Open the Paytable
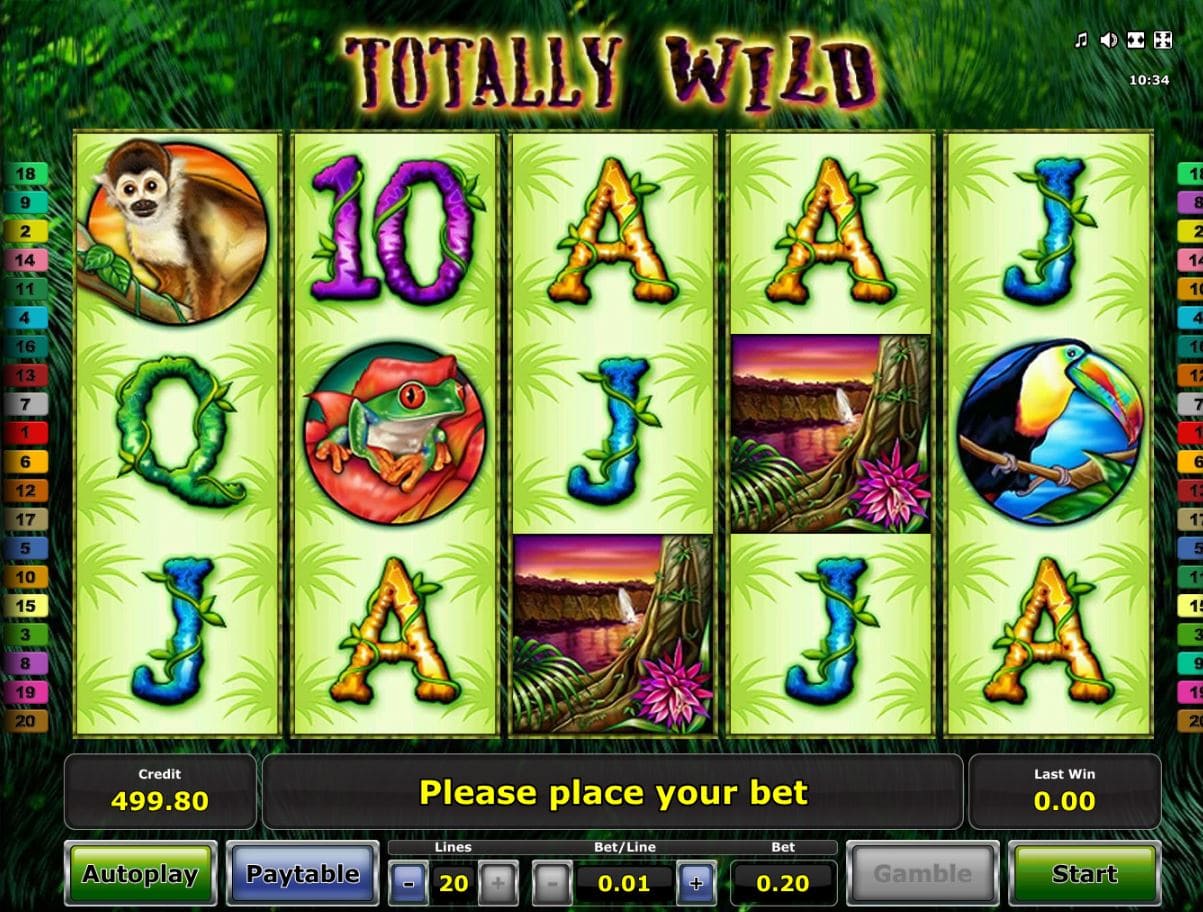The height and width of the screenshot is (912, 1203). click(302, 874)
